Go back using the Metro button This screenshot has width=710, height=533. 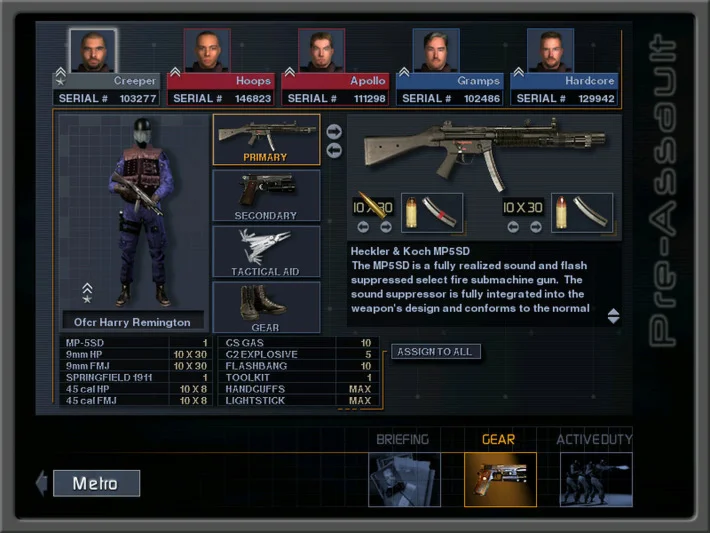click(95, 484)
